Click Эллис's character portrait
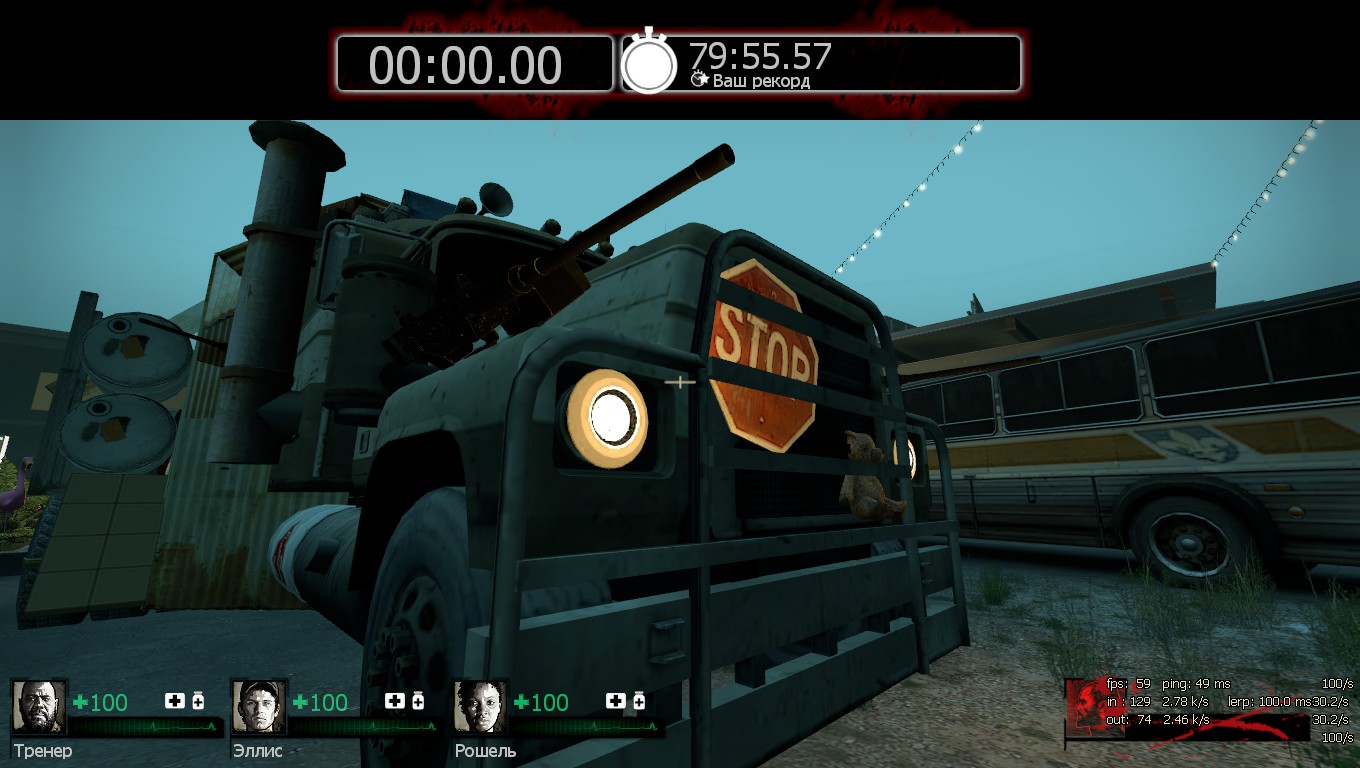The width and height of the screenshot is (1360, 768). (x=259, y=707)
